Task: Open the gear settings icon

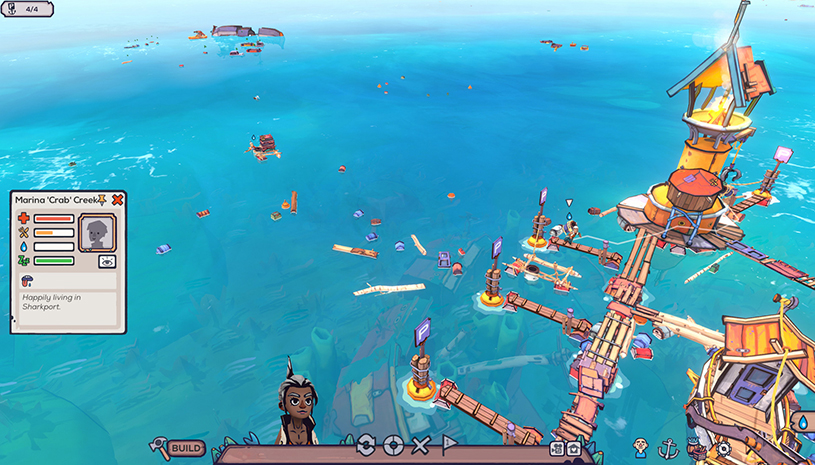Action: 723,449
